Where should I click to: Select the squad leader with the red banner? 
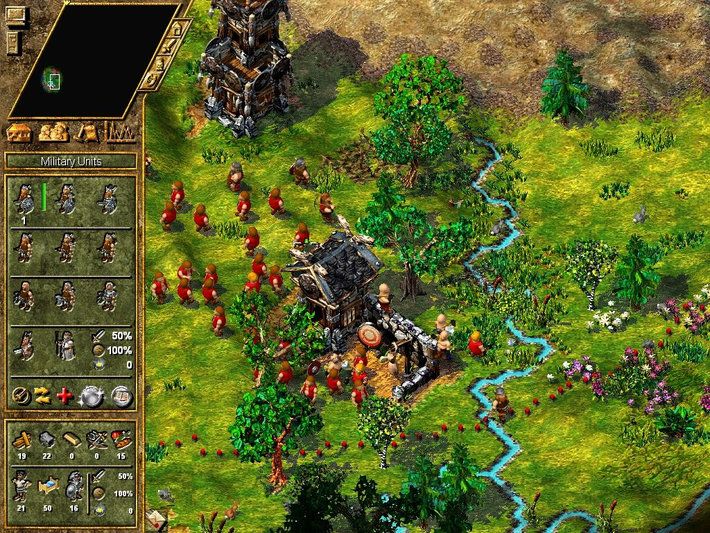click(23, 346)
